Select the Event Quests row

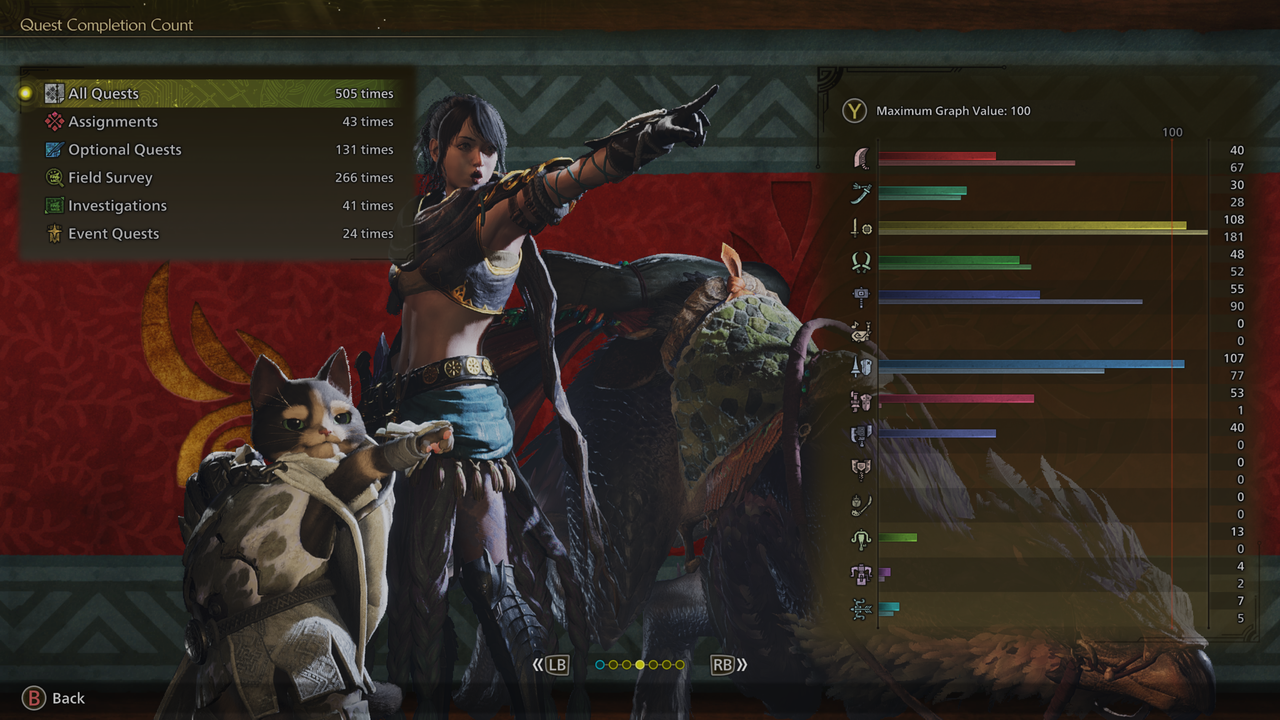(x=218, y=234)
